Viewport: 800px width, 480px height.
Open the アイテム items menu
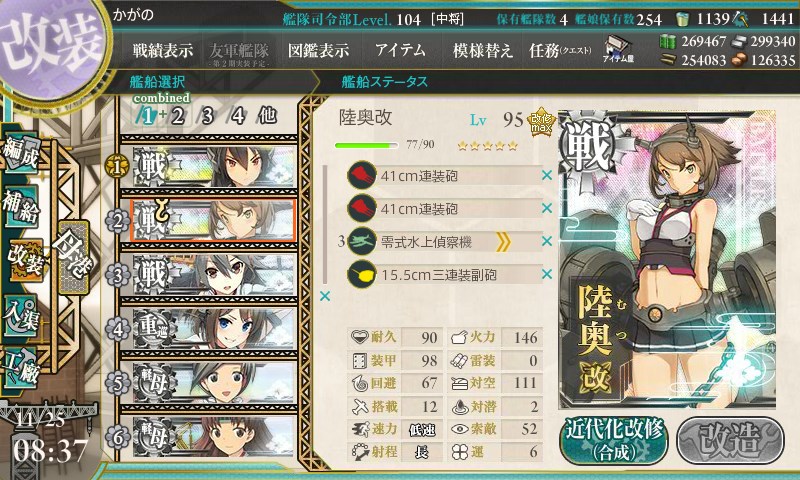(x=400, y=49)
